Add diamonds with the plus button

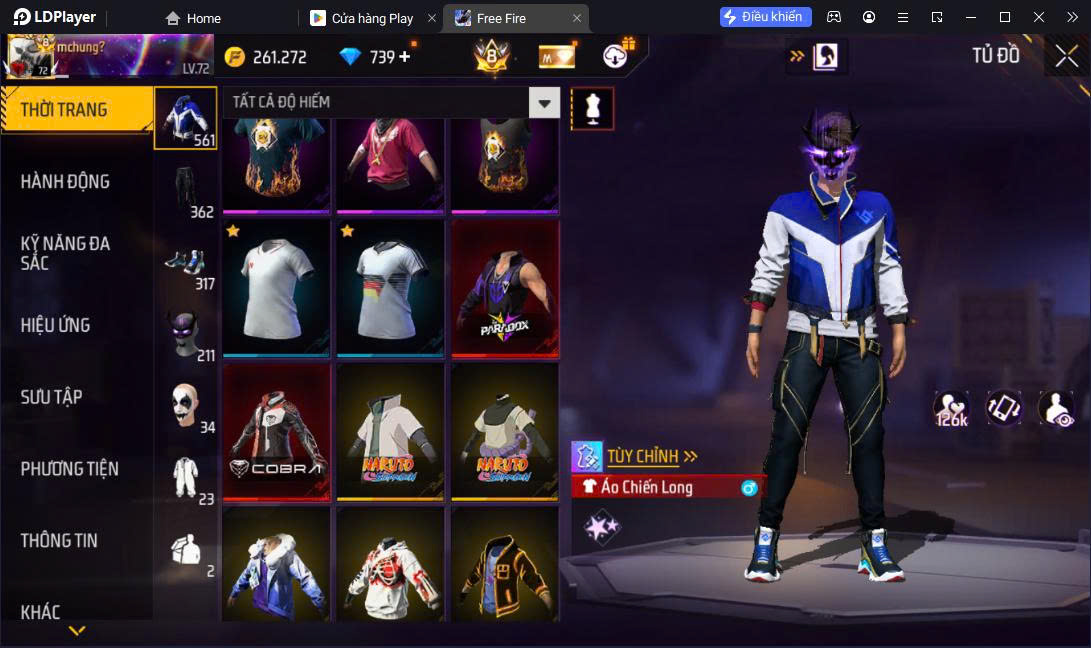click(404, 57)
